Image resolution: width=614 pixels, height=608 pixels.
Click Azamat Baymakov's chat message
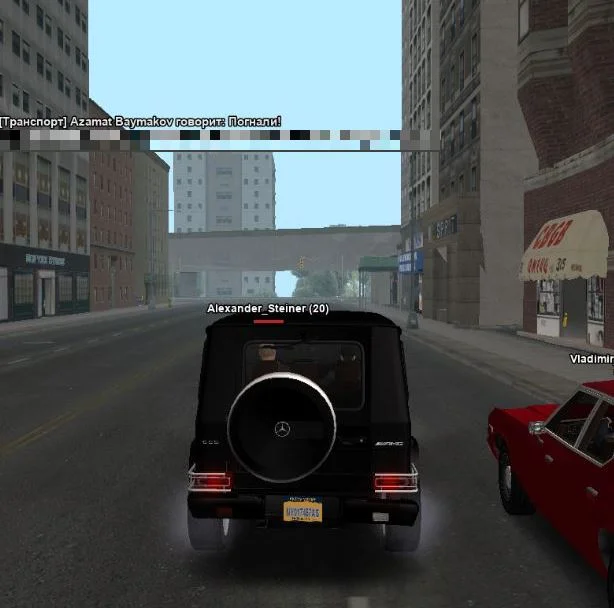141,122
